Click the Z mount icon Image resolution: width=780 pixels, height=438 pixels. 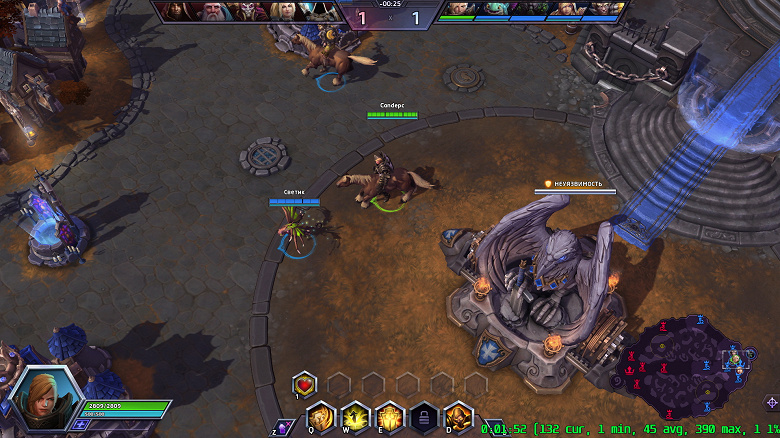coord(284,427)
